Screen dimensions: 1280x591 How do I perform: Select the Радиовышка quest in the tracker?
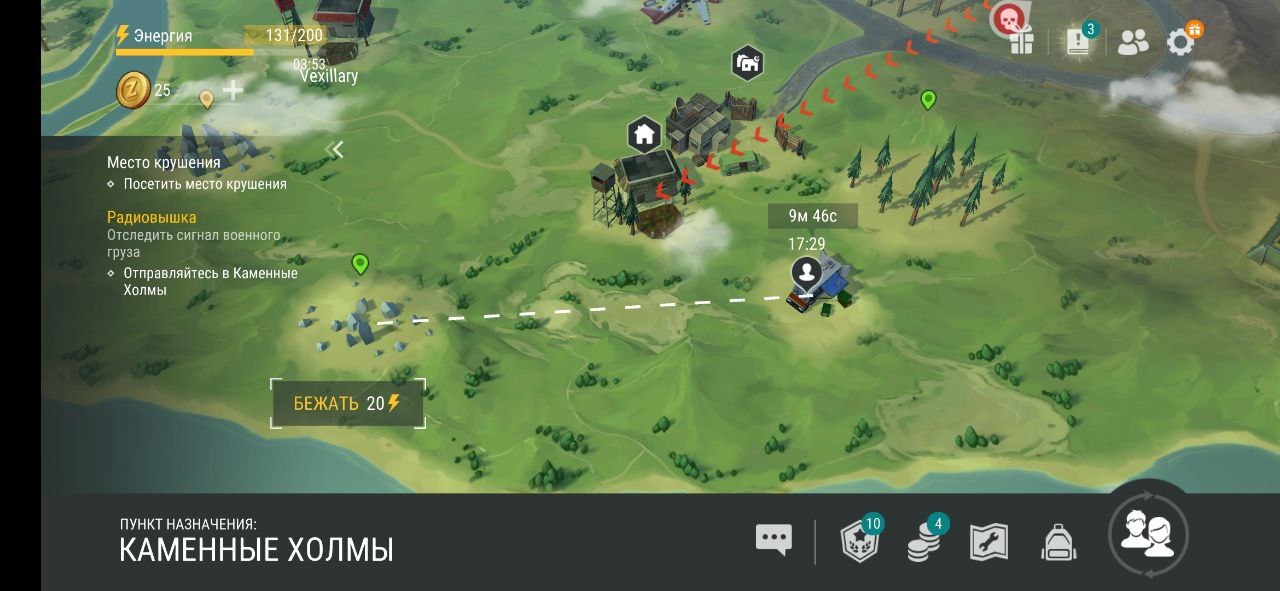(152, 217)
